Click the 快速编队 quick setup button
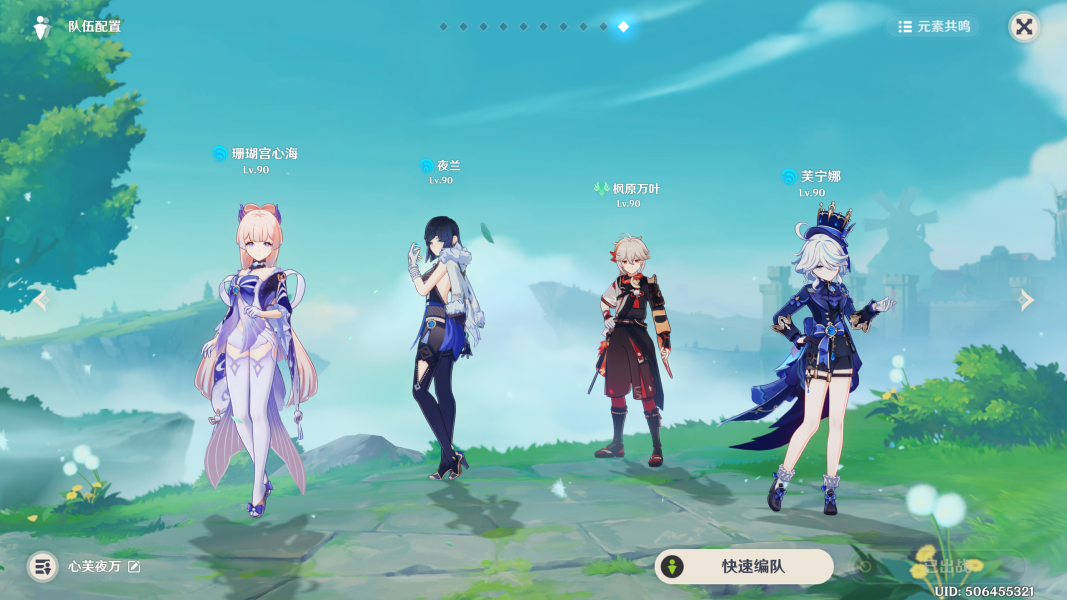1067x600 pixels. (743, 566)
